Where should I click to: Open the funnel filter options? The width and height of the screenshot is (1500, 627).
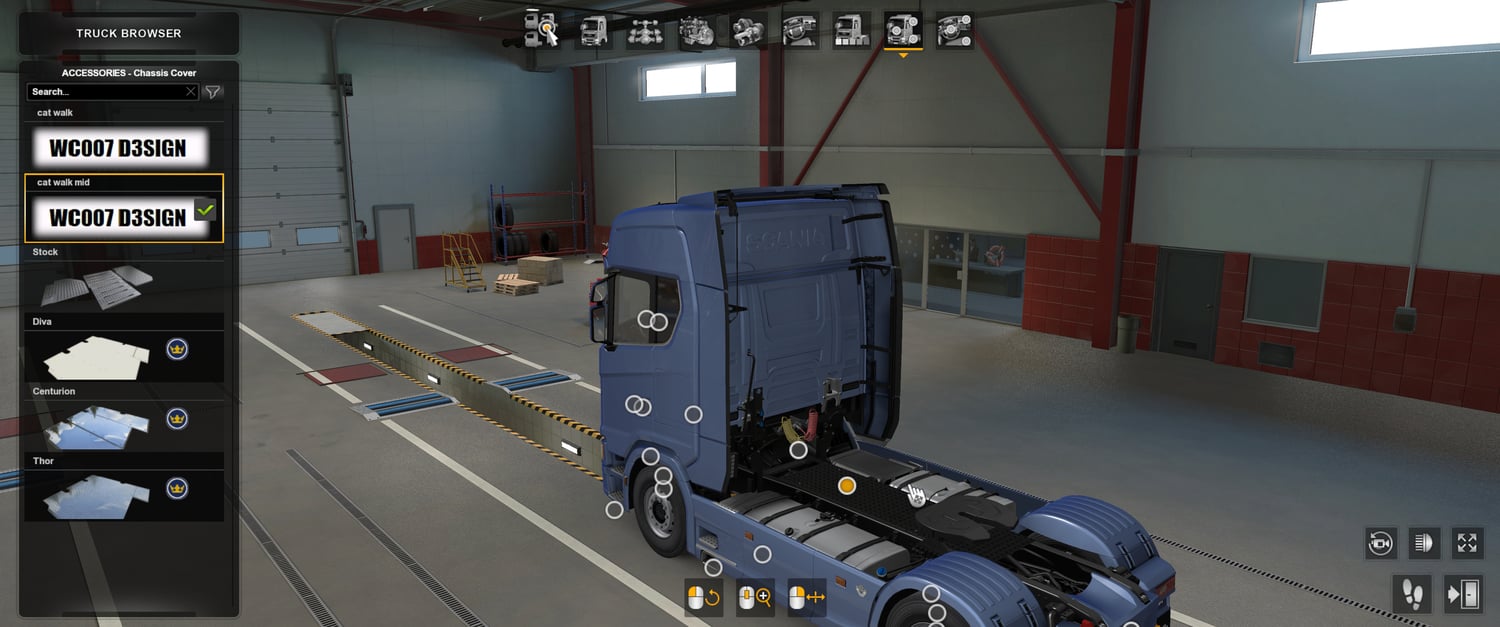click(213, 92)
